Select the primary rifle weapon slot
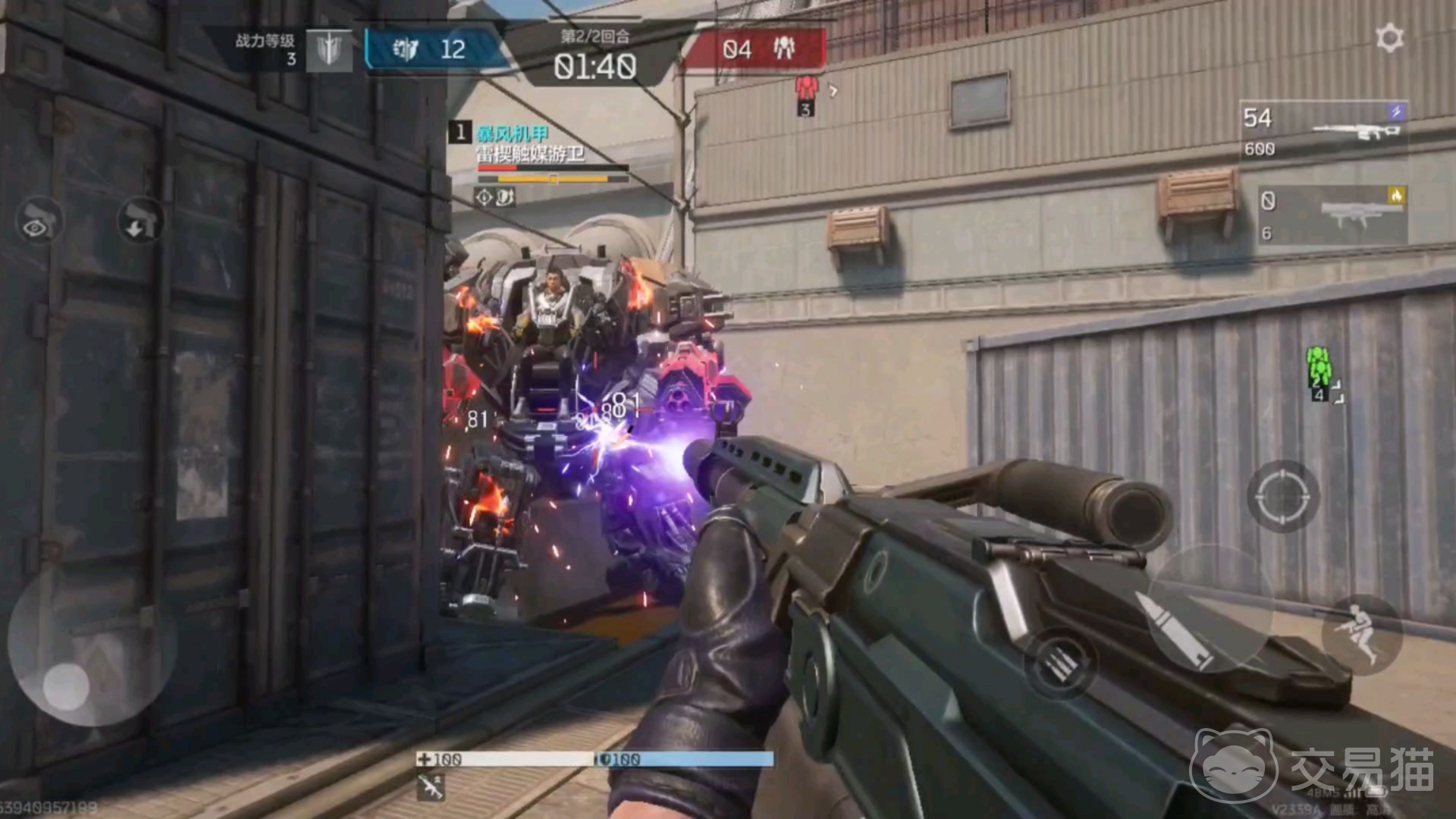 tap(1324, 130)
